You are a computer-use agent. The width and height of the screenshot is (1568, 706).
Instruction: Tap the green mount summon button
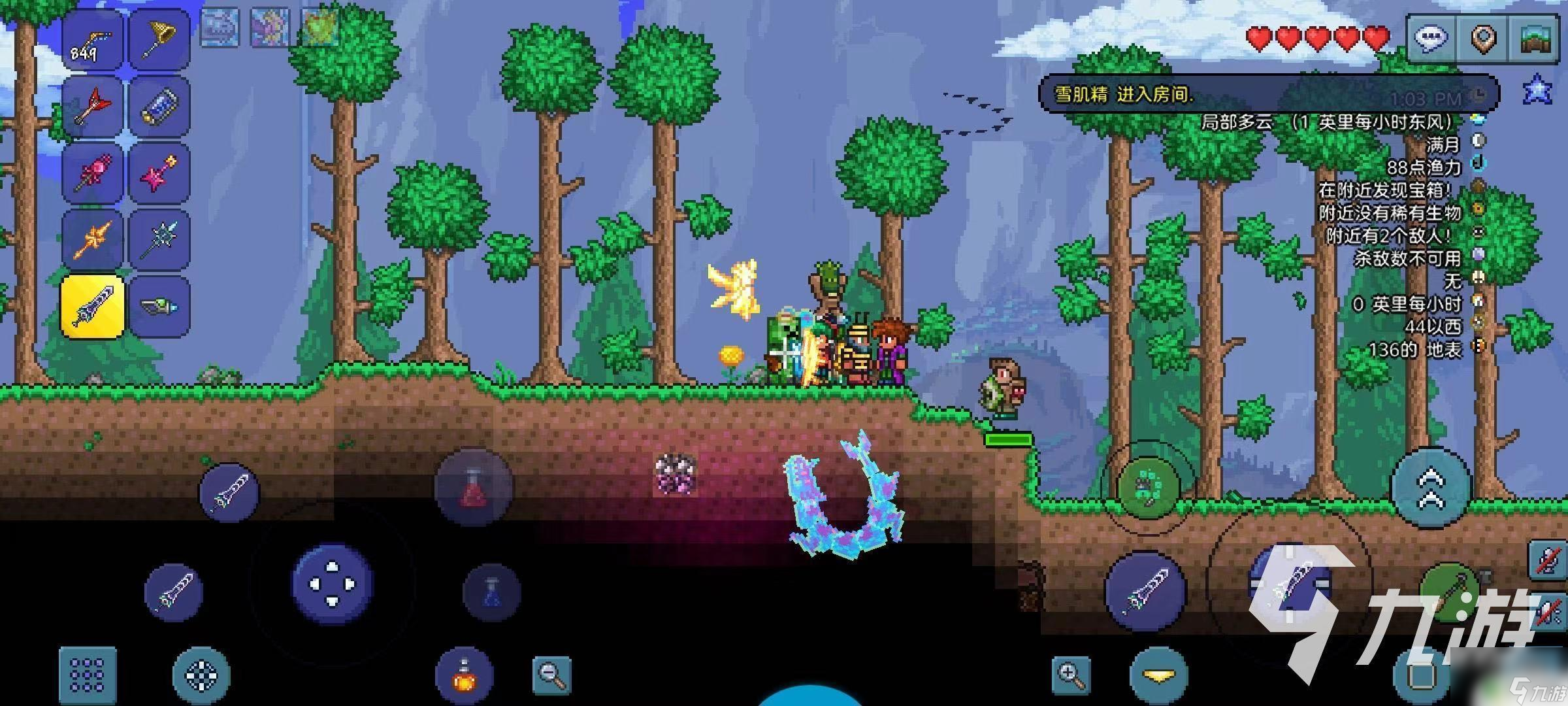(x=1148, y=487)
